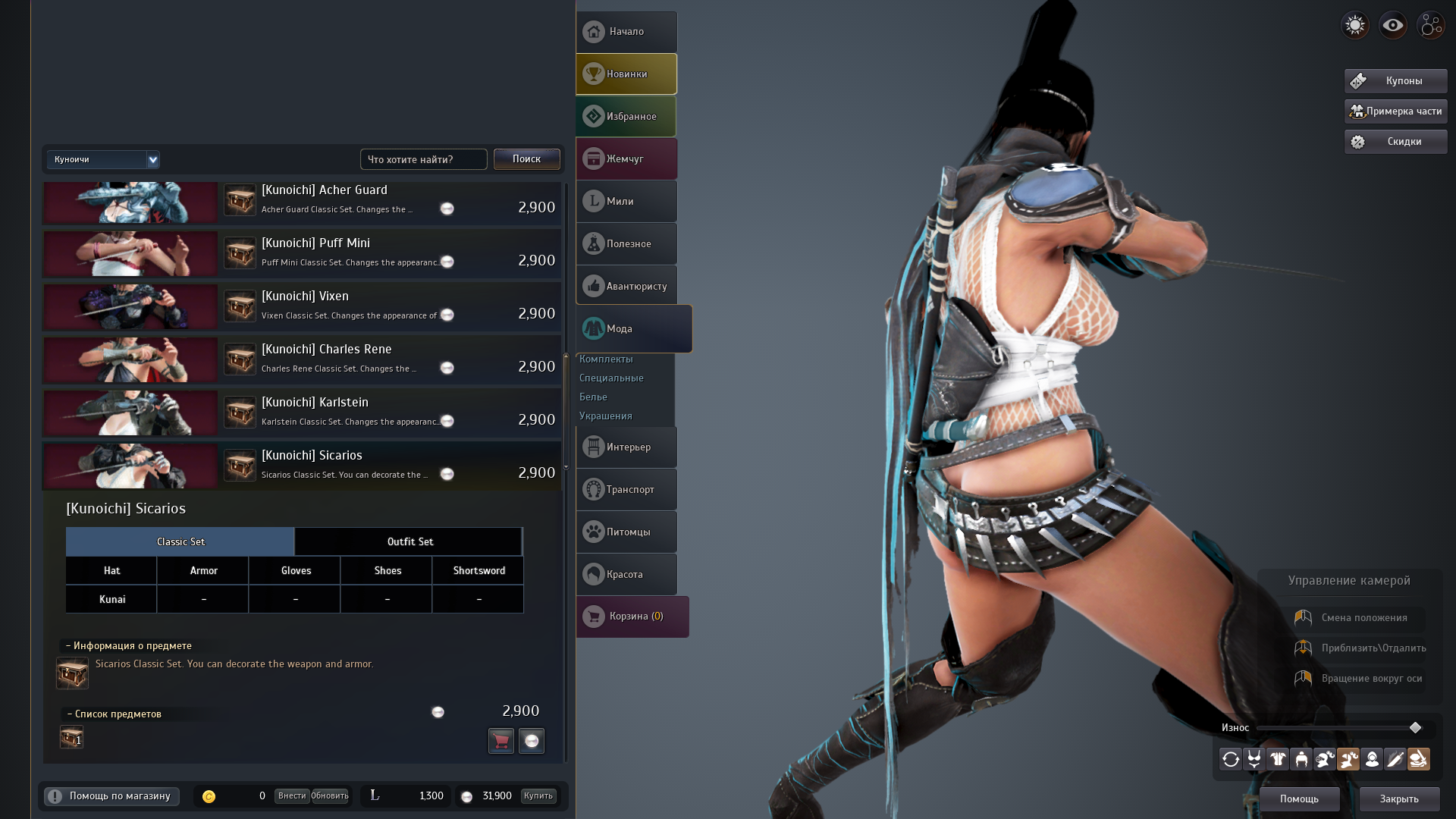Click the search field Что хотите найти
Viewport: 1456px width, 819px height.
tap(423, 159)
